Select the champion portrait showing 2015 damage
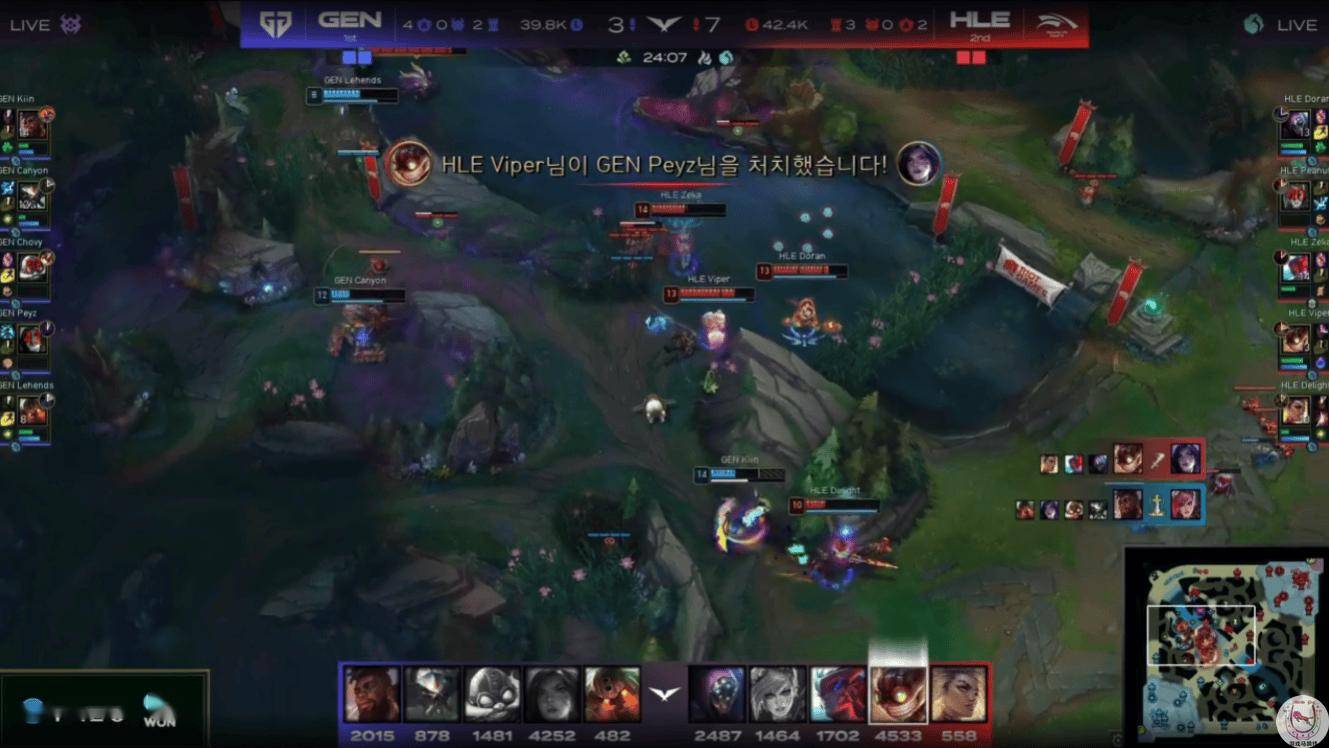Viewport: 1329px width, 748px height. 372,694
